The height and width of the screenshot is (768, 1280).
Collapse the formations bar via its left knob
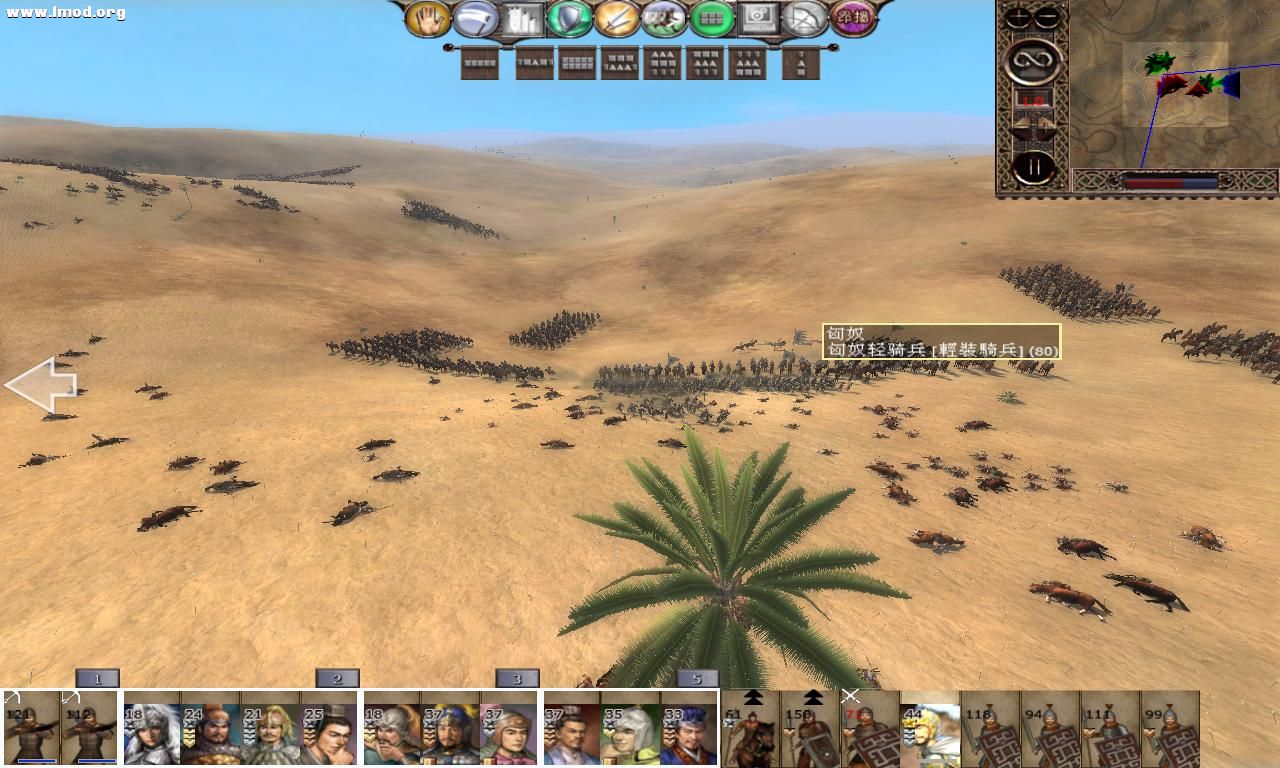point(447,48)
